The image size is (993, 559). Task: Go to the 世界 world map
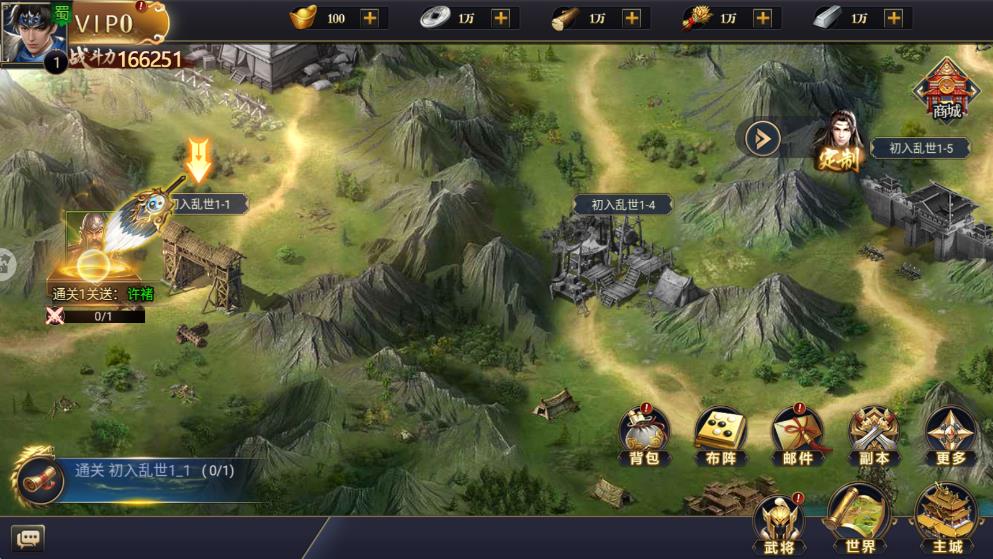(860, 520)
